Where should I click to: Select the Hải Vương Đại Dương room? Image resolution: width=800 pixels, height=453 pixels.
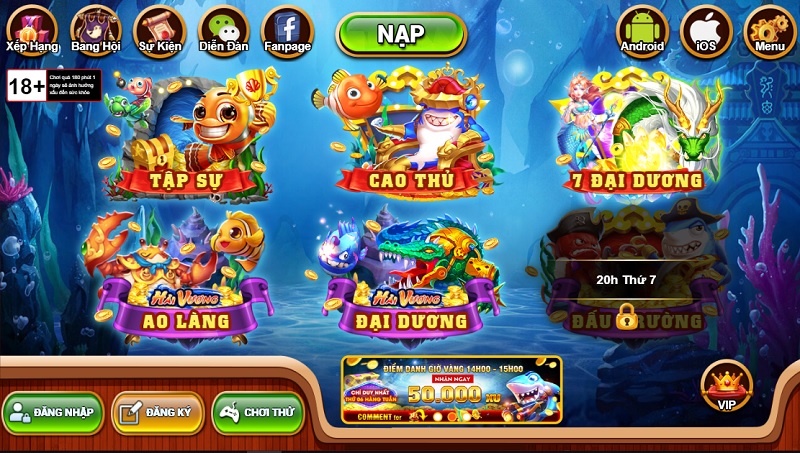pos(412,275)
